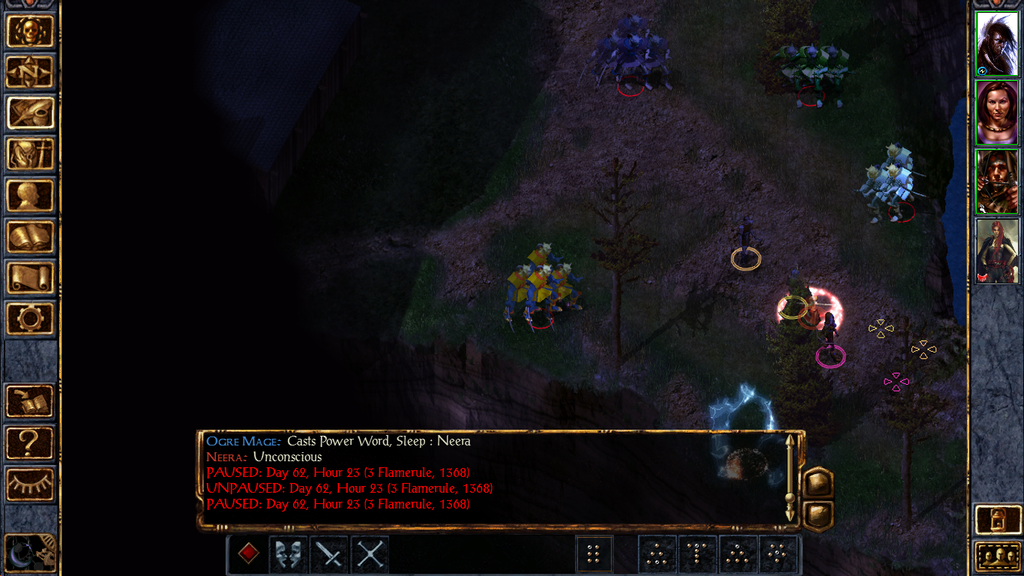Open character record bust icon
The height and width of the screenshot is (576, 1024).
pyautogui.click(x=30, y=195)
